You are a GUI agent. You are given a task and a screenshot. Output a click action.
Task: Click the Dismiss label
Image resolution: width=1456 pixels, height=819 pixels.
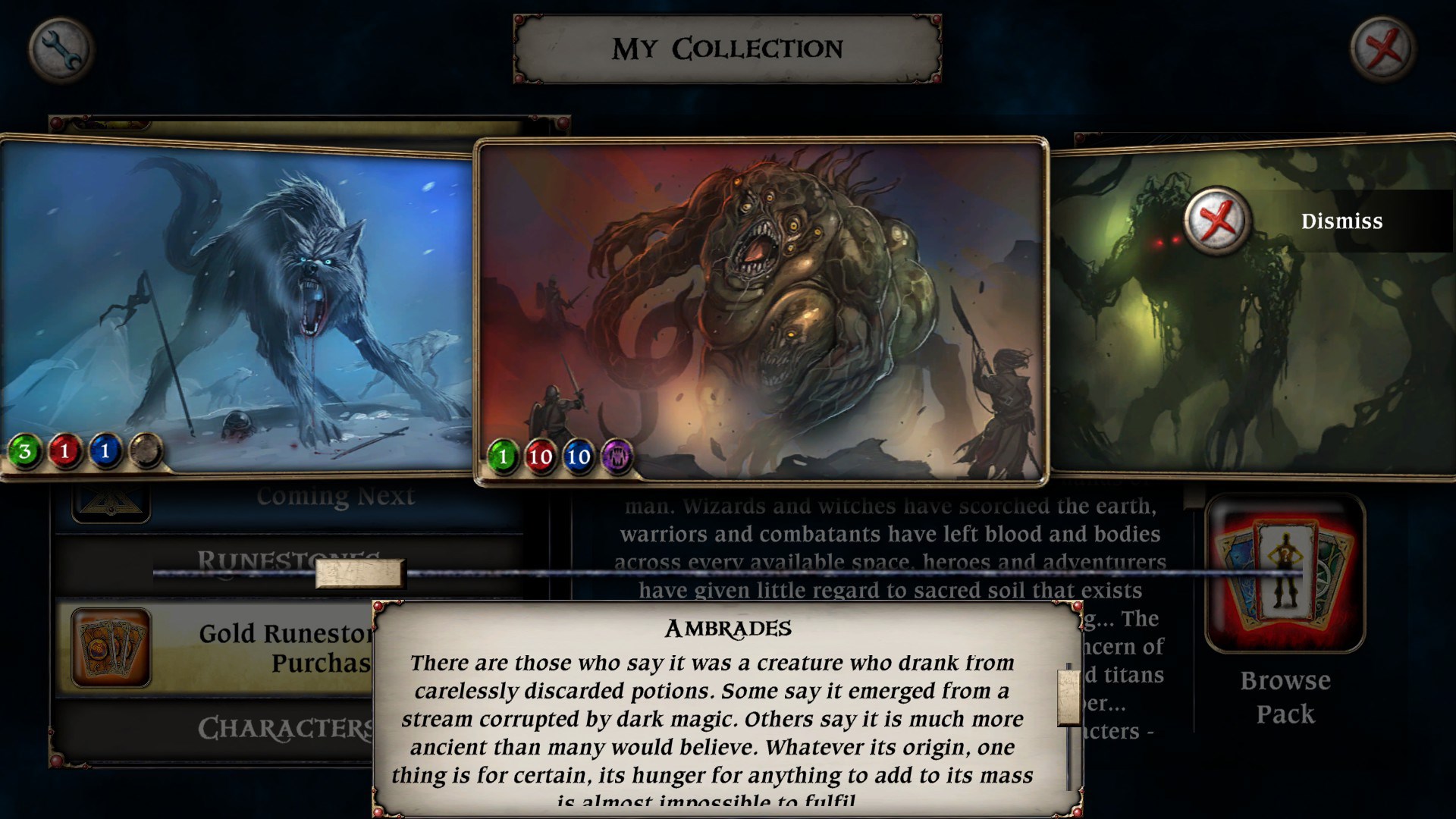tap(1341, 221)
